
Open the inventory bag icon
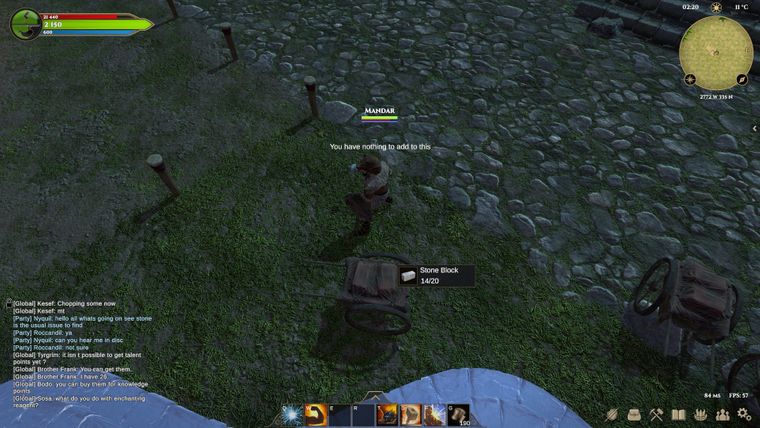click(x=633, y=414)
